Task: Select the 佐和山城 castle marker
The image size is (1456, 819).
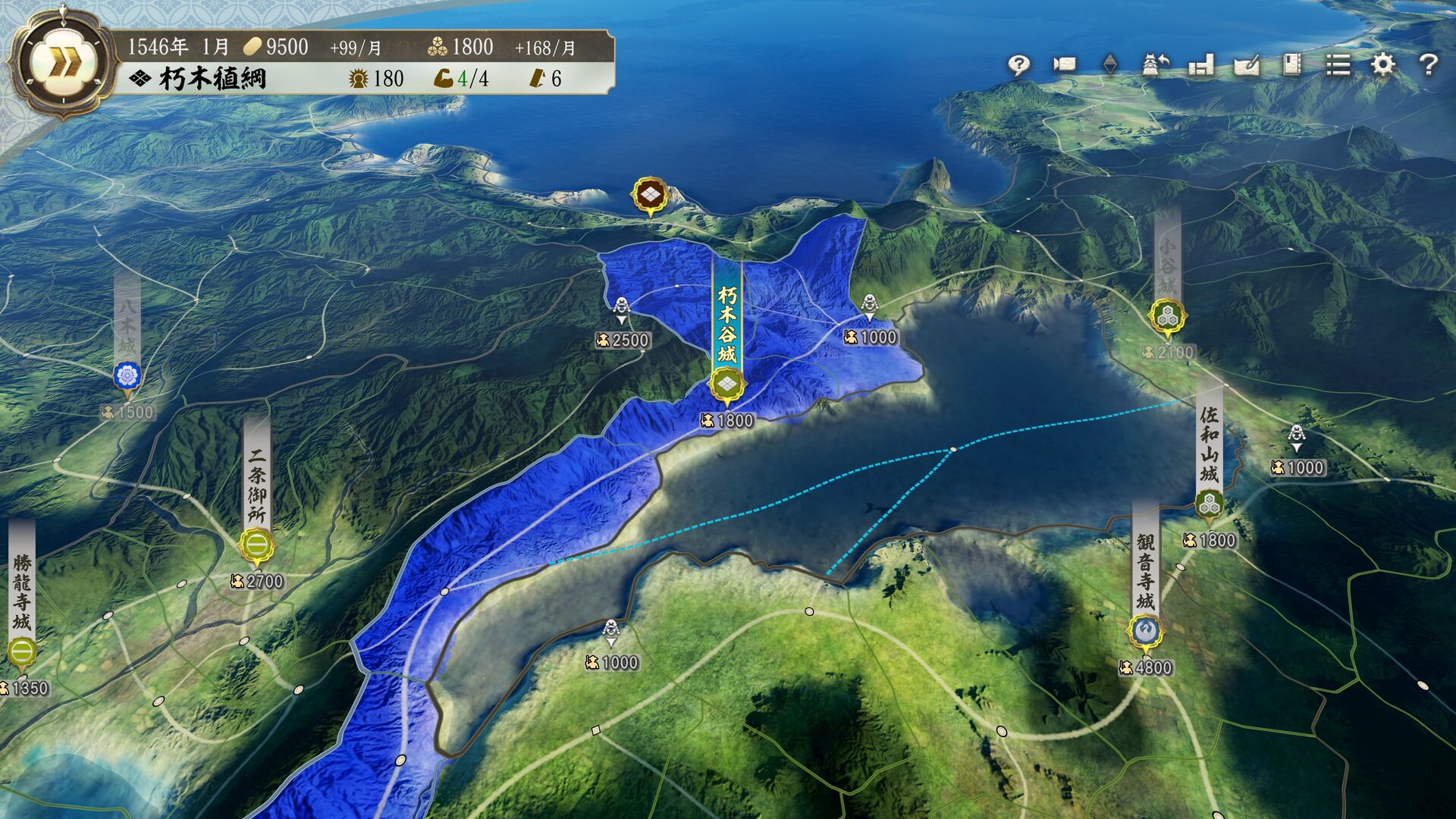Action: click(x=1209, y=504)
